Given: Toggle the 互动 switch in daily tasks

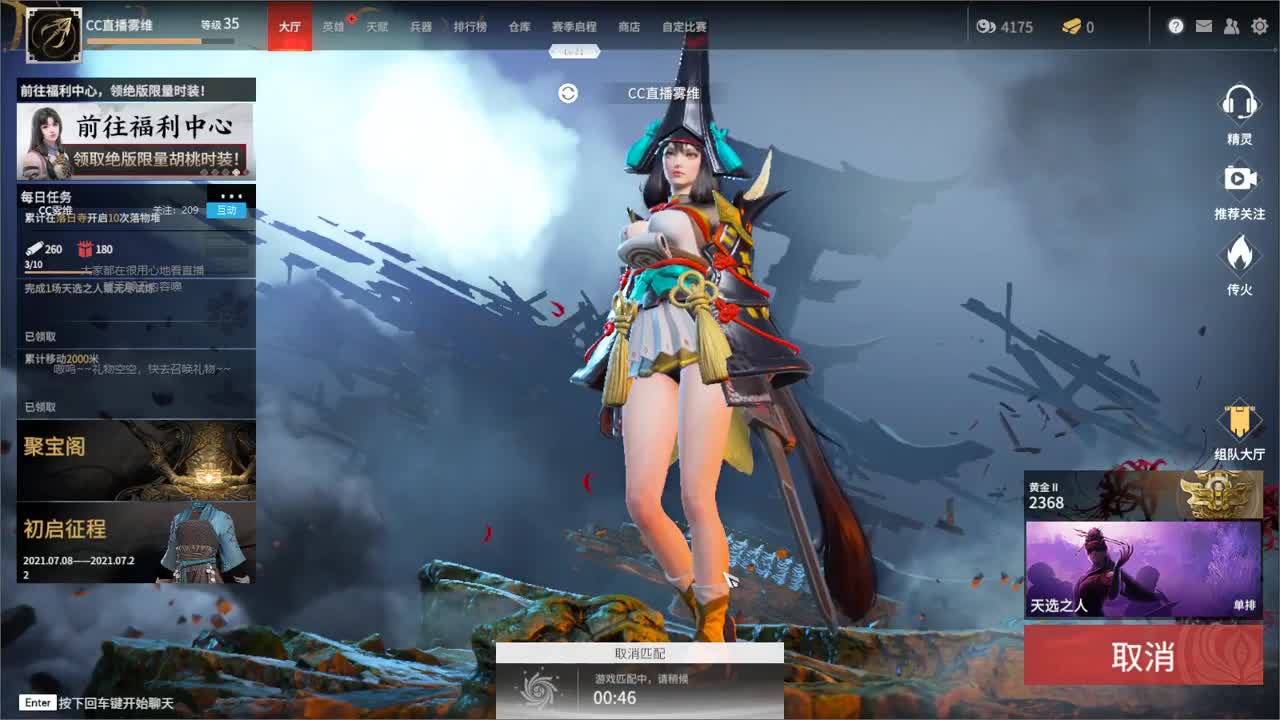Looking at the screenshot, I should (x=227, y=210).
